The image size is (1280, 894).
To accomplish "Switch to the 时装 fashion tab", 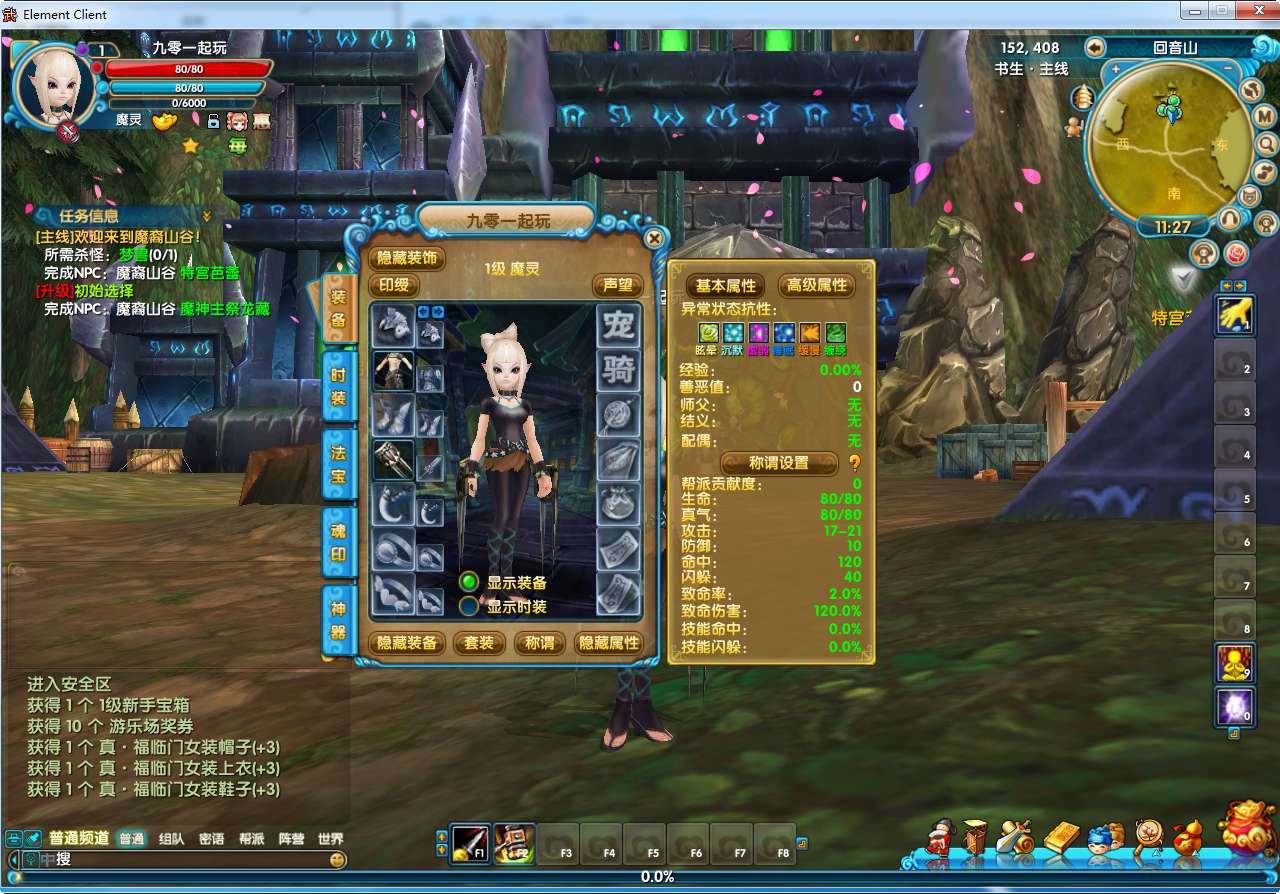I will pos(338,385).
